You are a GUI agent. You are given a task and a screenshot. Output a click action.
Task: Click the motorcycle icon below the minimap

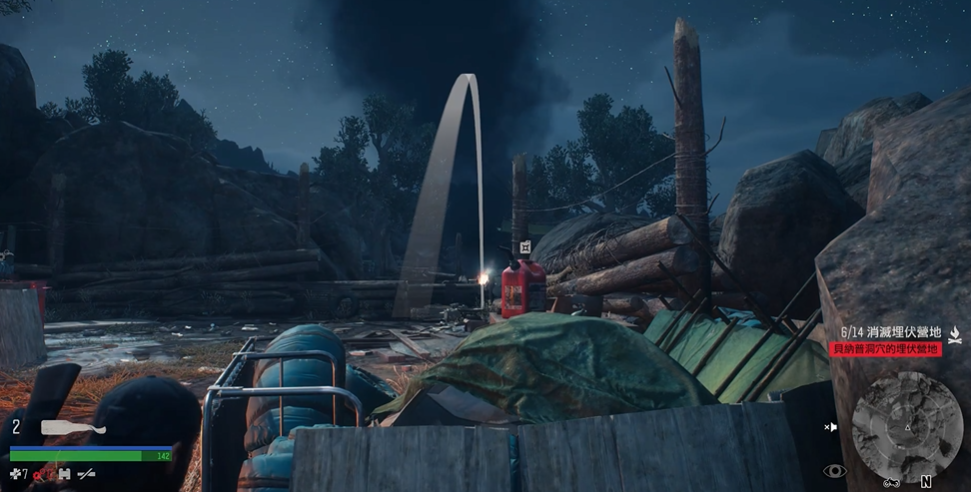pos(892,482)
